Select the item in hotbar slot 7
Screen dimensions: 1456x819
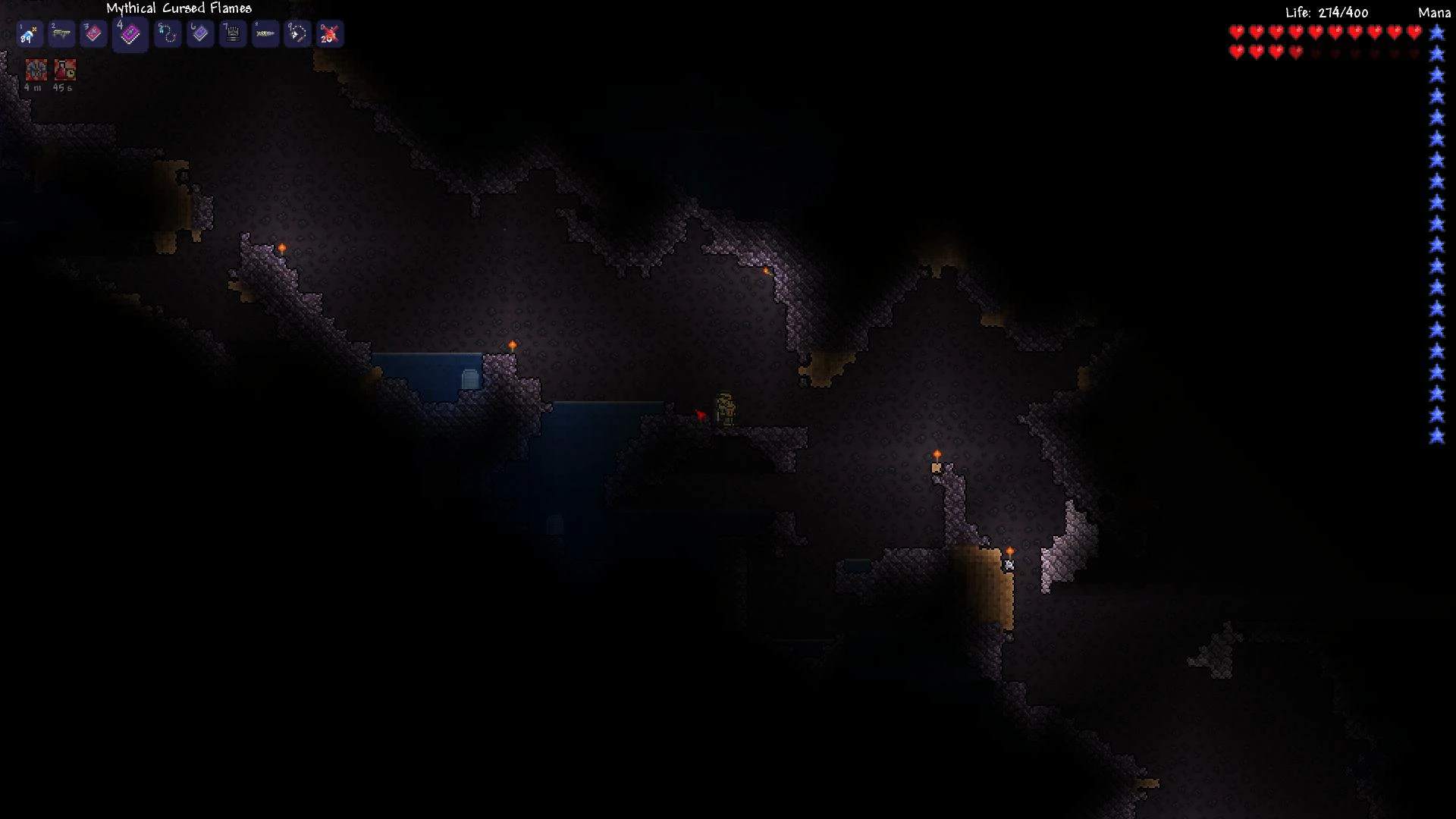233,33
